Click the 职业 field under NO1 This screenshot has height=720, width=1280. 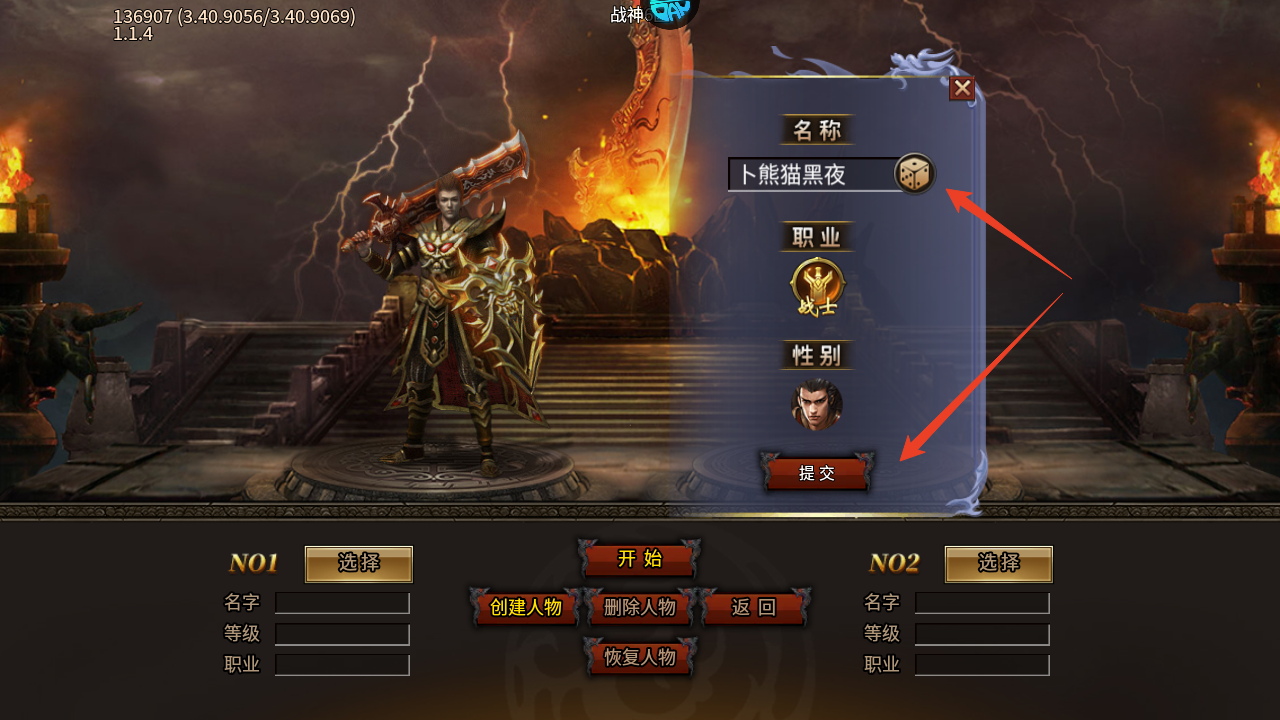pos(341,664)
